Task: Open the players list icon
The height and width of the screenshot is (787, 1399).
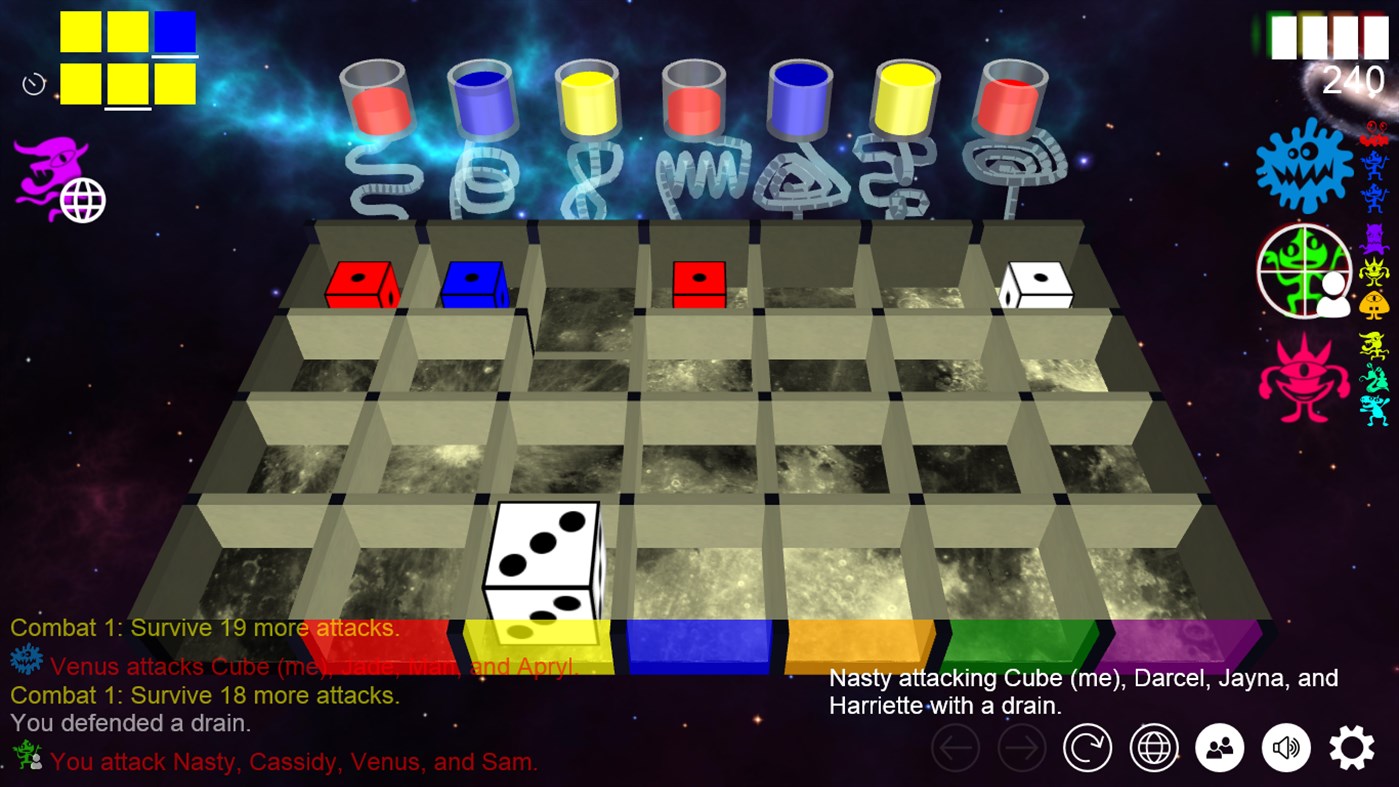Action: click(1219, 747)
